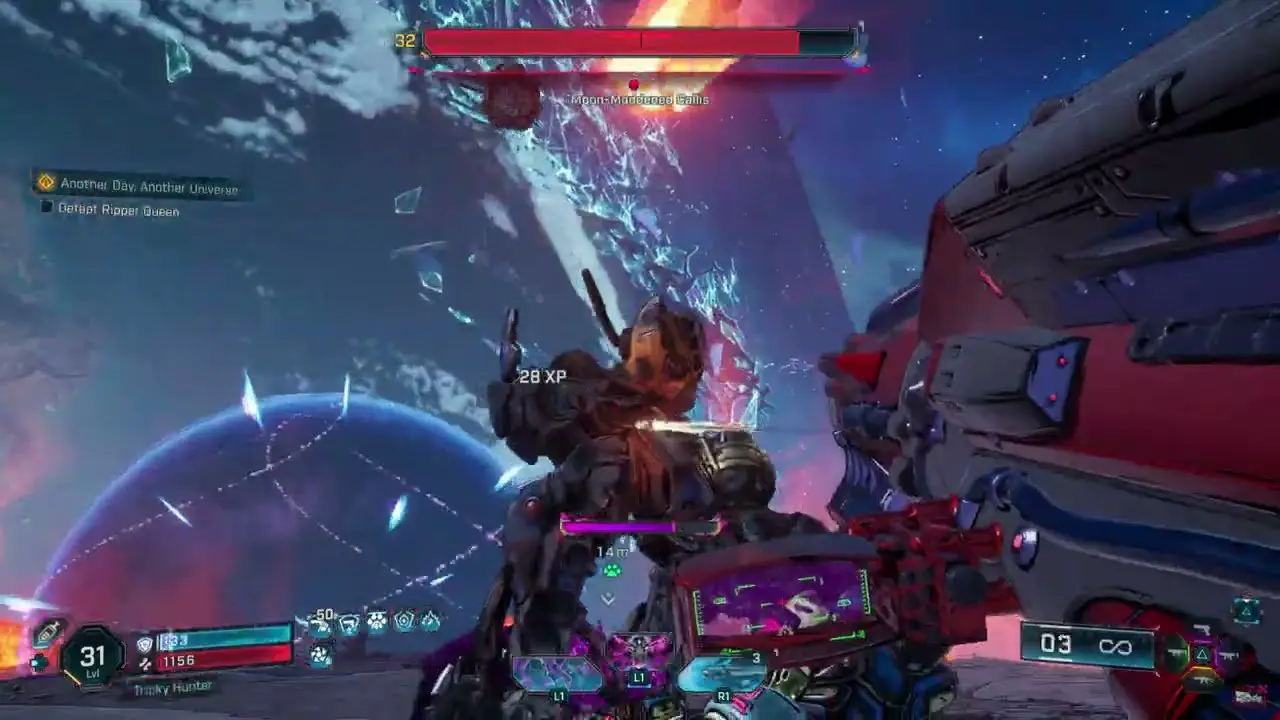The image size is (1280, 720).
Task: Trigger the ordnance slot showing count 3
Action: [721, 672]
